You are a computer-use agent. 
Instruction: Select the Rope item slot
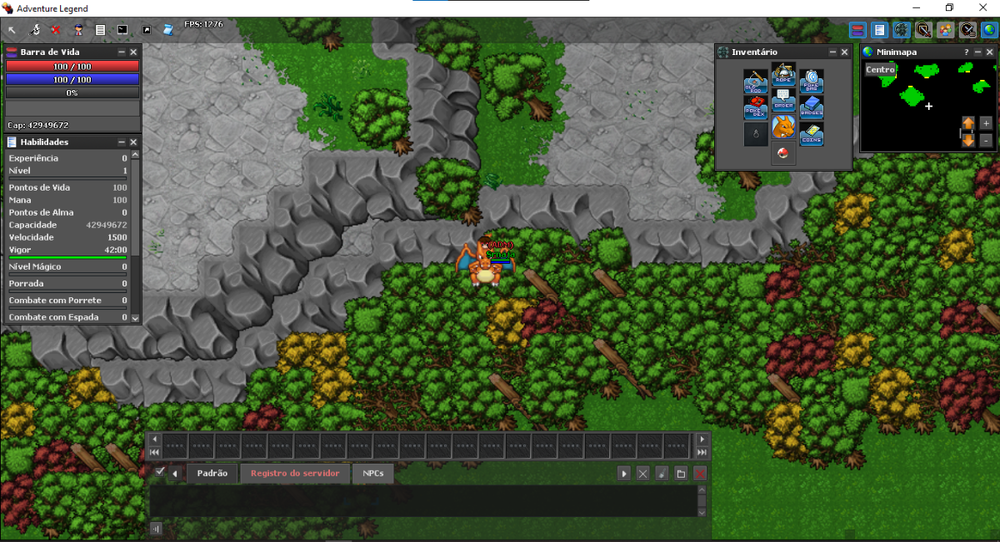784,74
